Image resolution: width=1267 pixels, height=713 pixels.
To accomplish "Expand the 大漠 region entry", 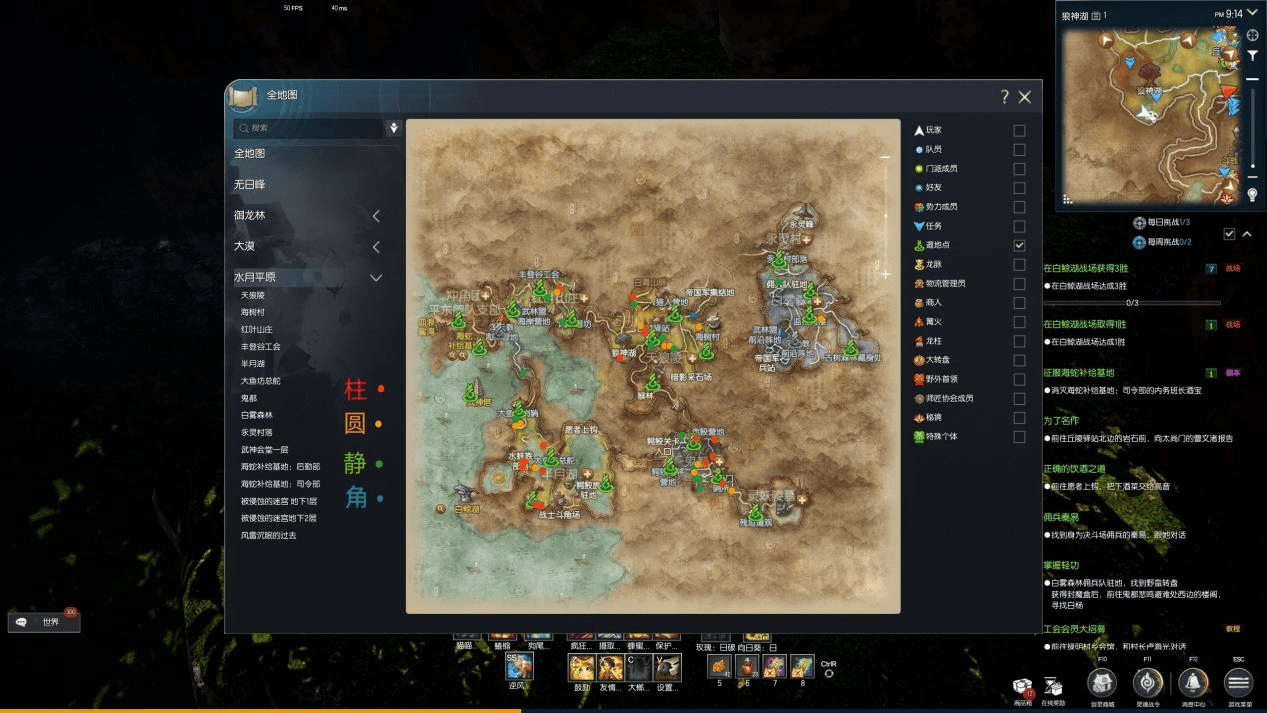I will click(376, 247).
